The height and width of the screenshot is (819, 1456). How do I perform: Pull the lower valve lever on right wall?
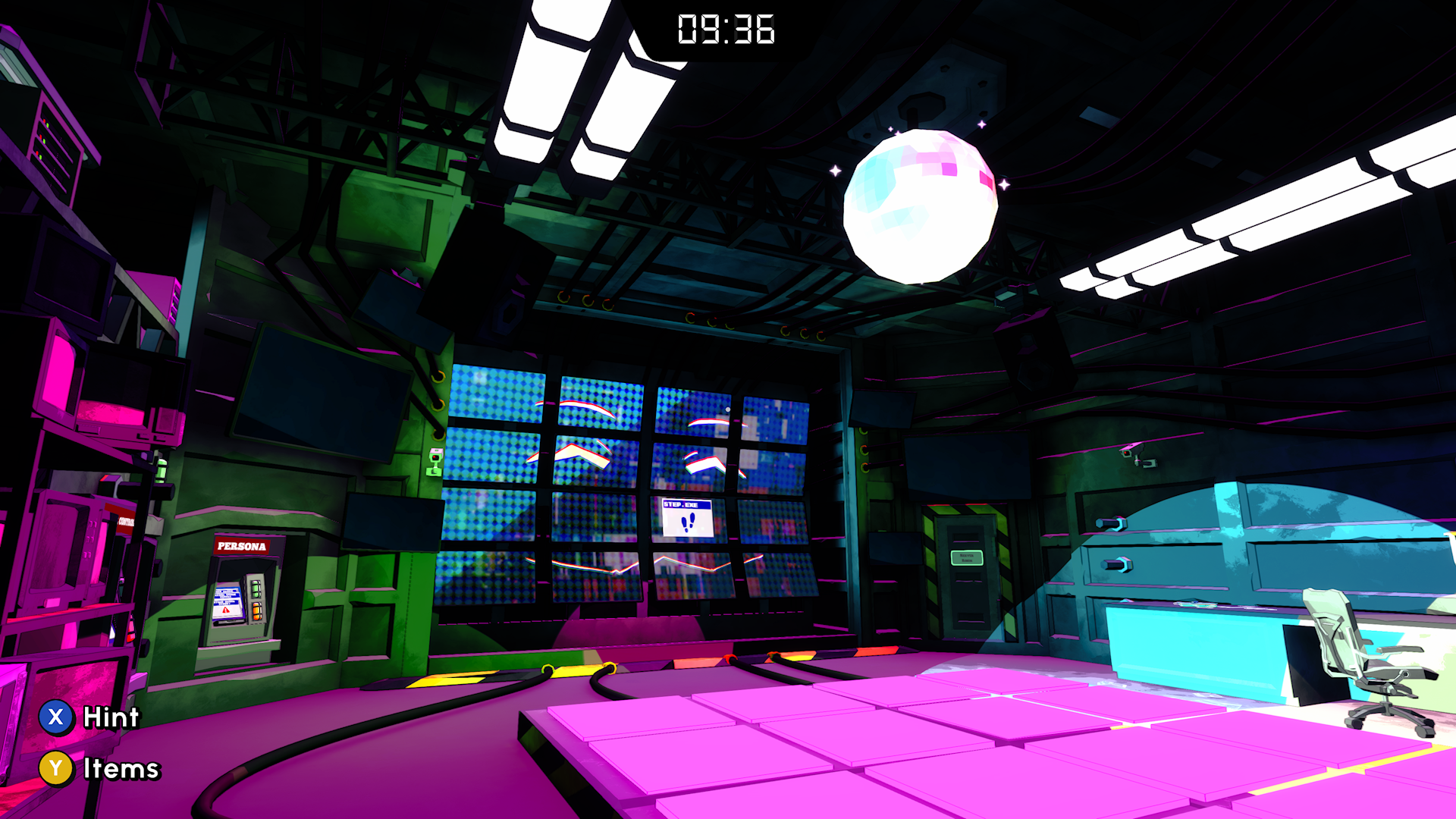click(1117, 564)
